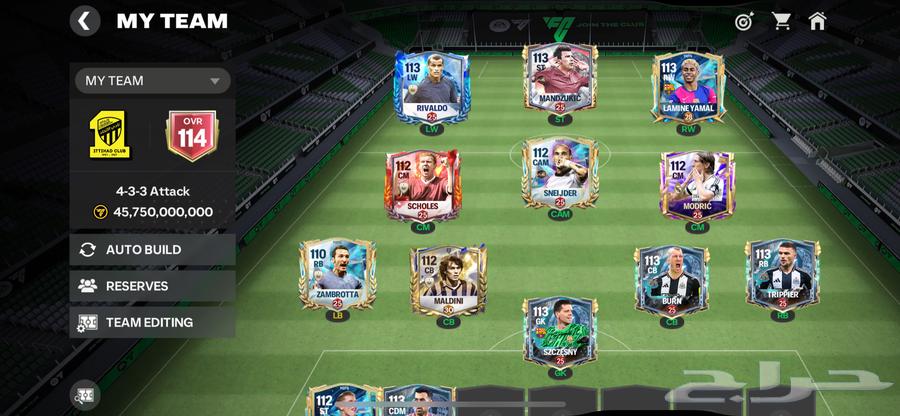
Task: Open TEAM EDITING options
Action: point(152,322)
